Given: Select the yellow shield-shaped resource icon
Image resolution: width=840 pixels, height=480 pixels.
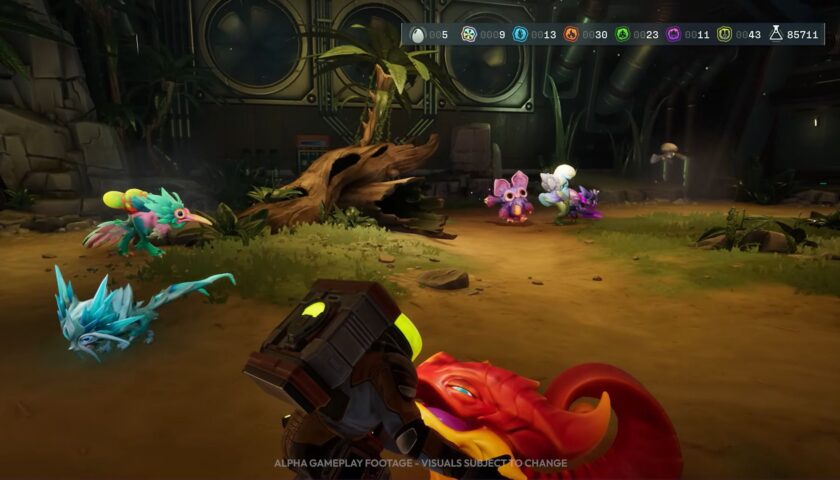Looking at the screenshot, I should [724, 34].
